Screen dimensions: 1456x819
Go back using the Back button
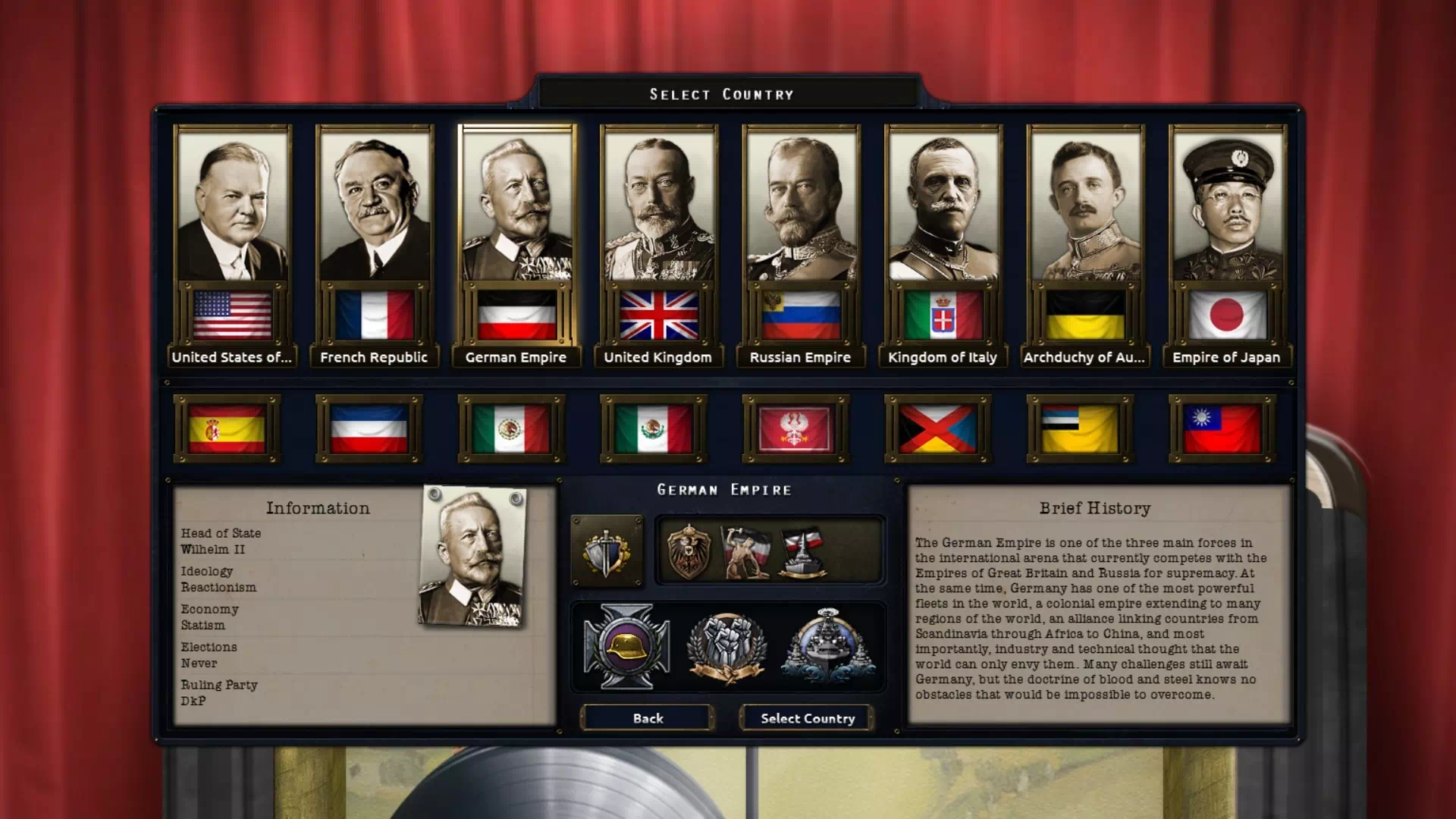tap(648, 718)
